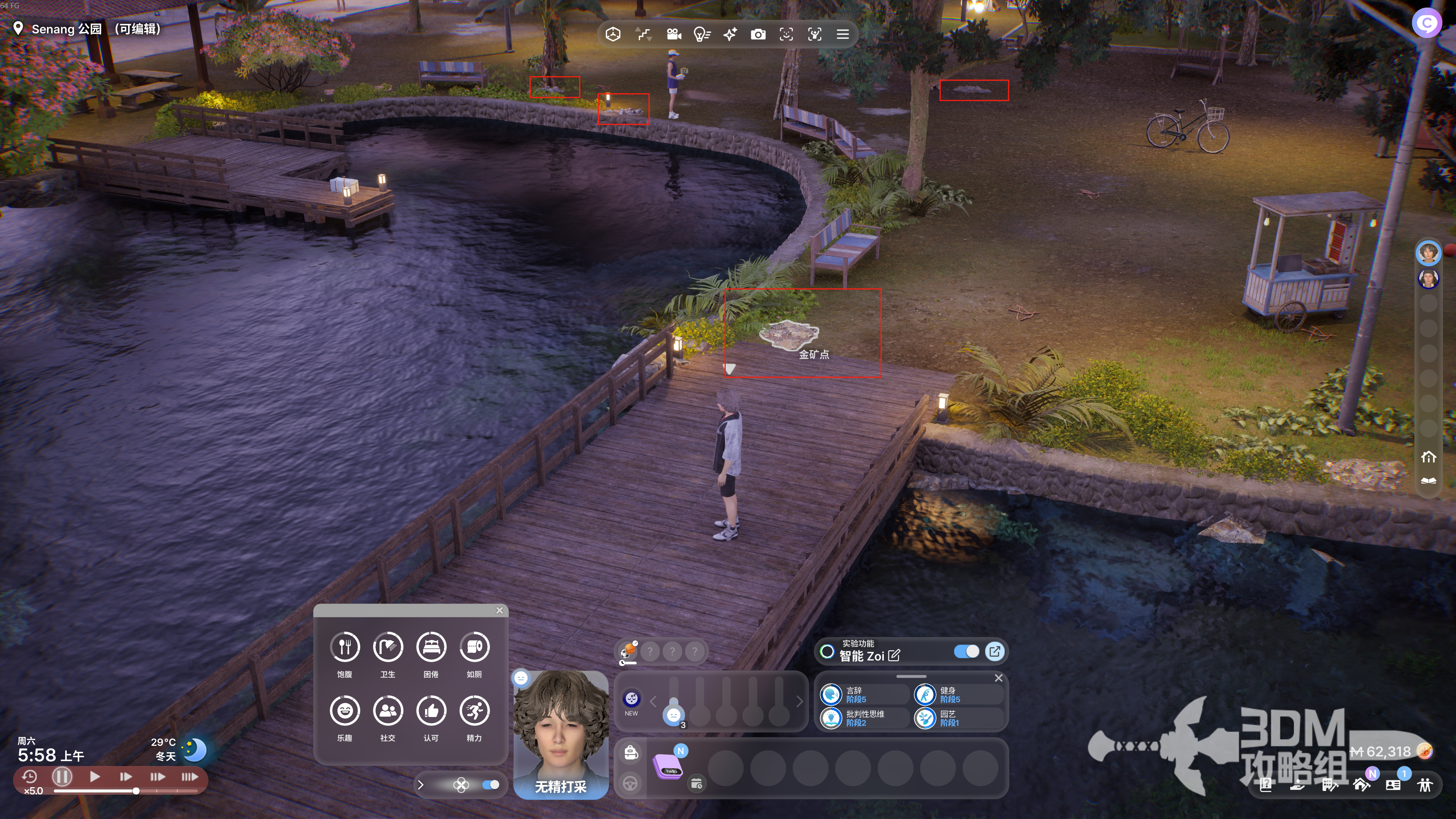Open the hamburger menu in the top toolbar

tap(842, 35)
